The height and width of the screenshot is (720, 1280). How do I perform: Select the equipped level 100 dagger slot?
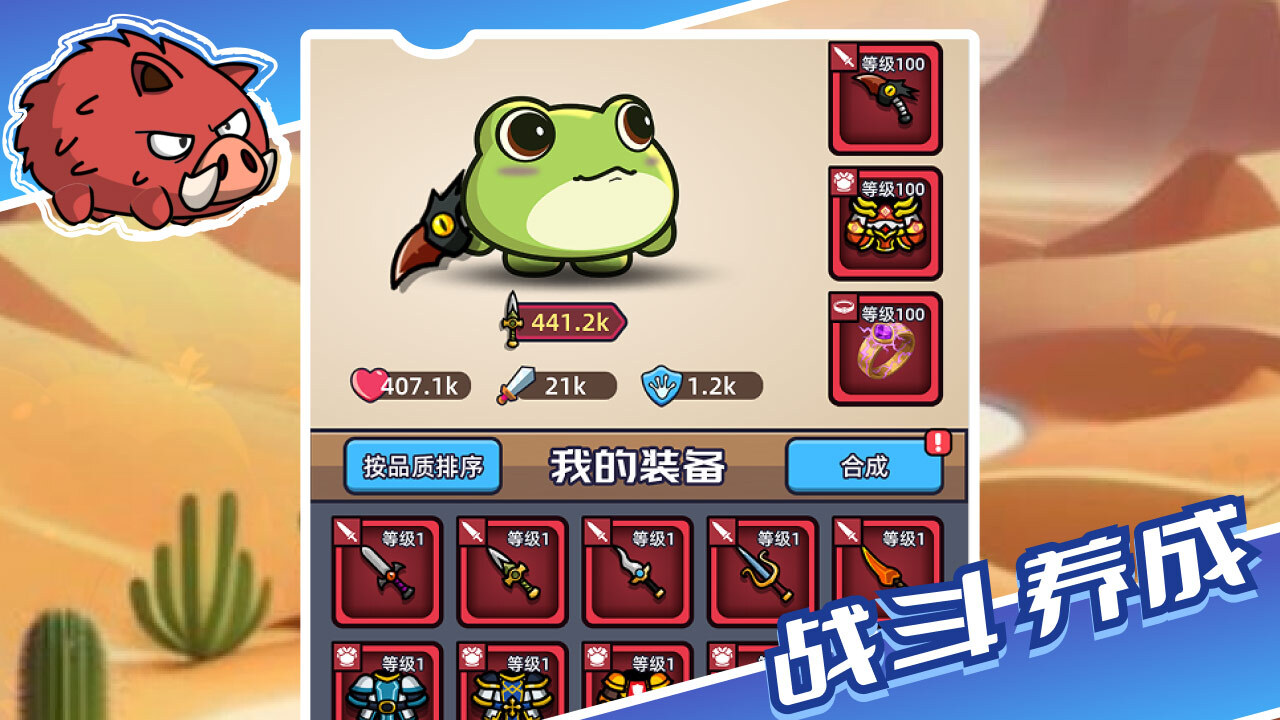pyautogui.click(x=885, y=100)
